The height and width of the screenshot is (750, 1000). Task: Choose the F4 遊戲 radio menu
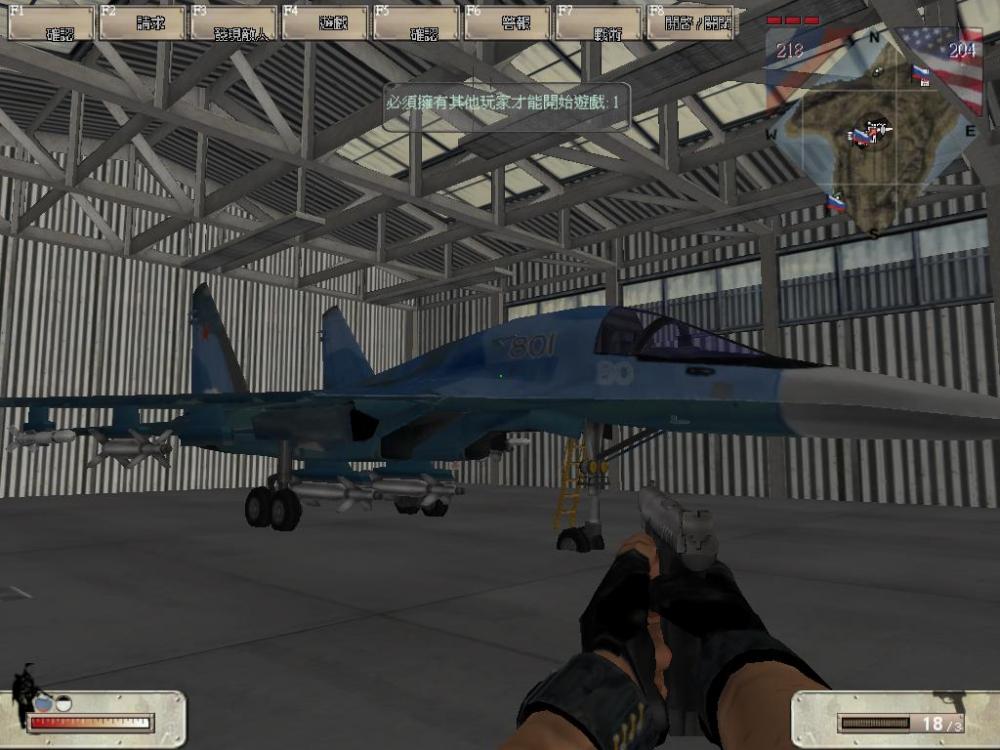(x=325, y=23)
